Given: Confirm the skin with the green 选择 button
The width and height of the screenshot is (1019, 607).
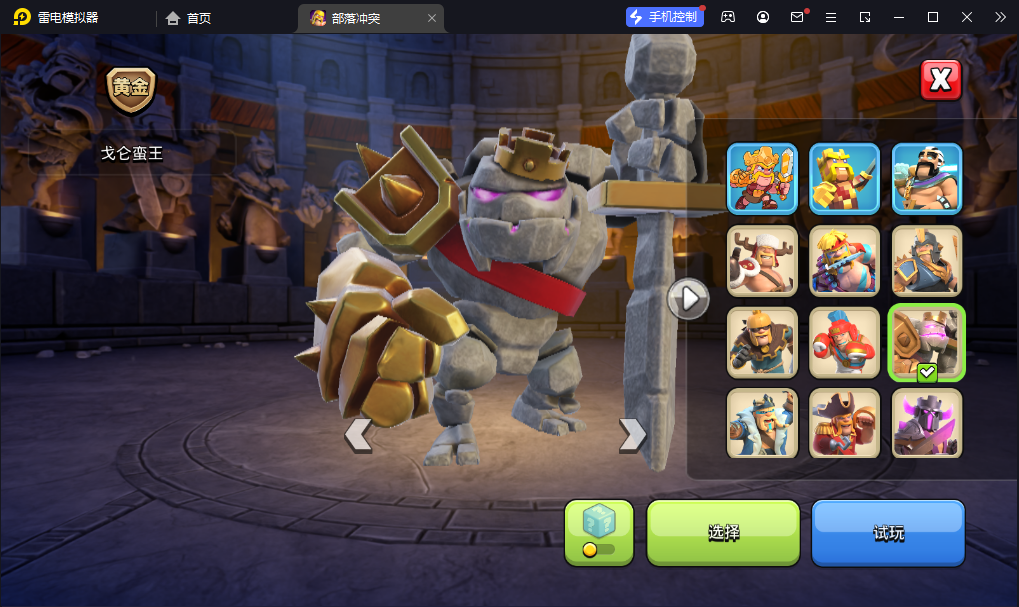Looking at the screenshot, I should click(x=723, y=532).
